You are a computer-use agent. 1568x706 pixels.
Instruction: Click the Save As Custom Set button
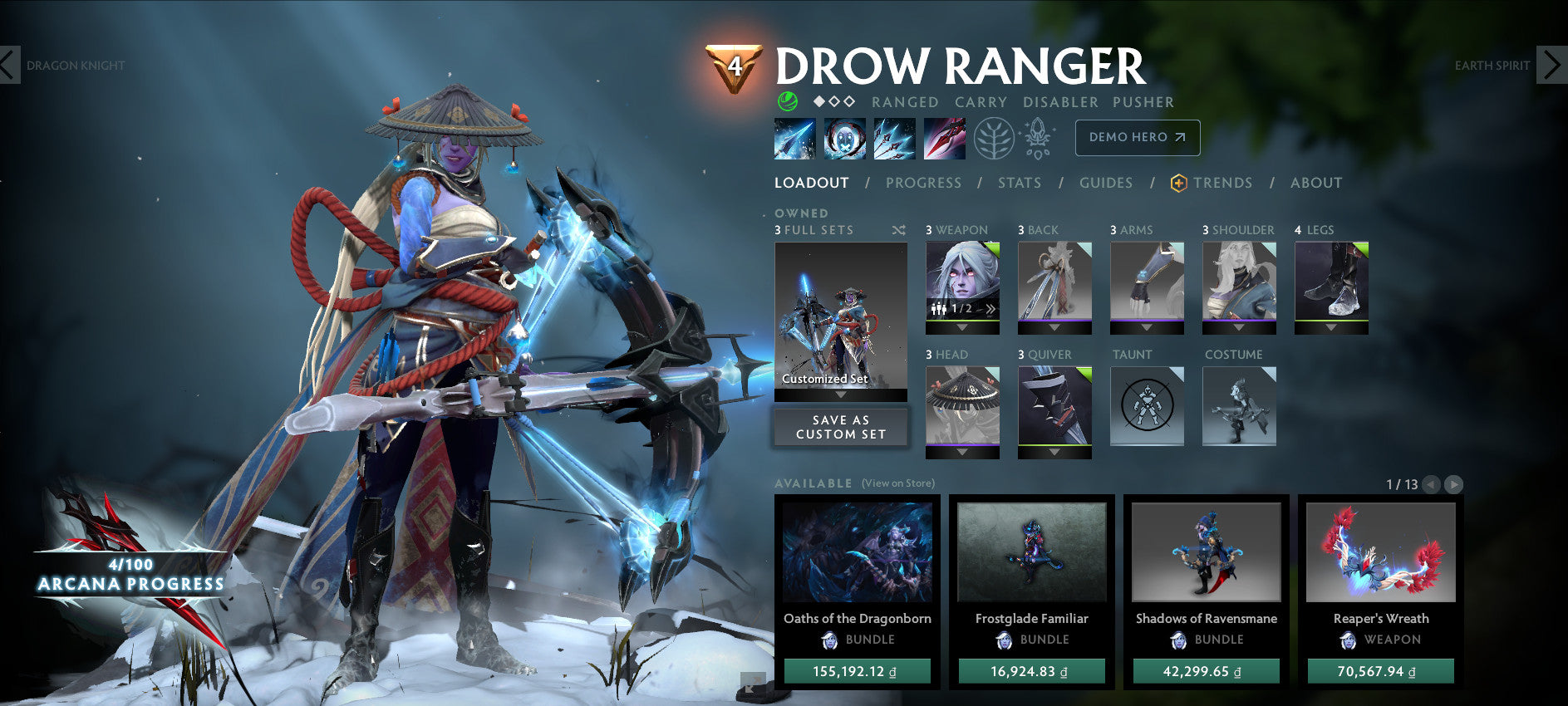(x=840, y=427)
